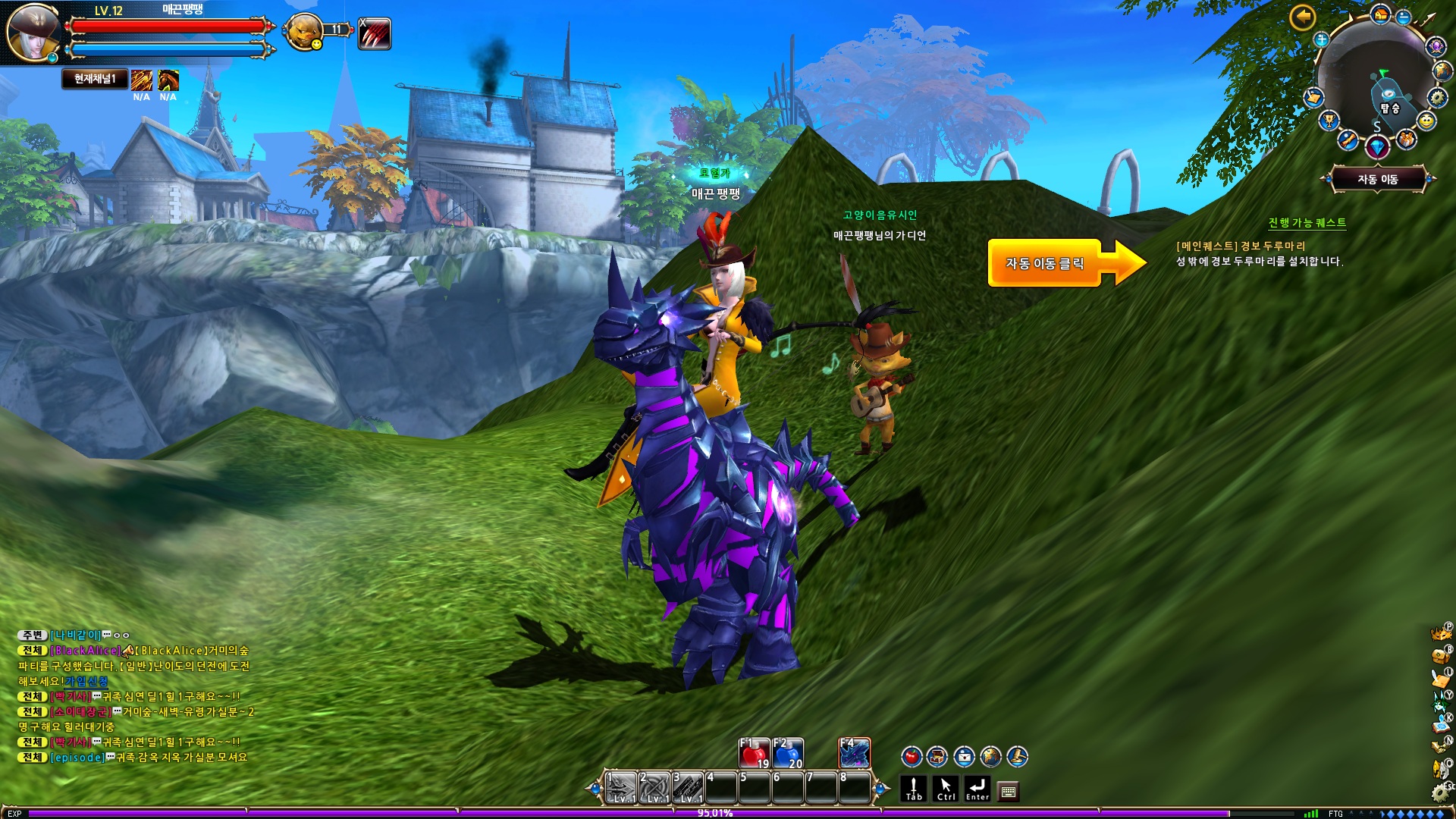Open the auction gavel icon
This screenshot has height=819, width=1456.
1017,756
